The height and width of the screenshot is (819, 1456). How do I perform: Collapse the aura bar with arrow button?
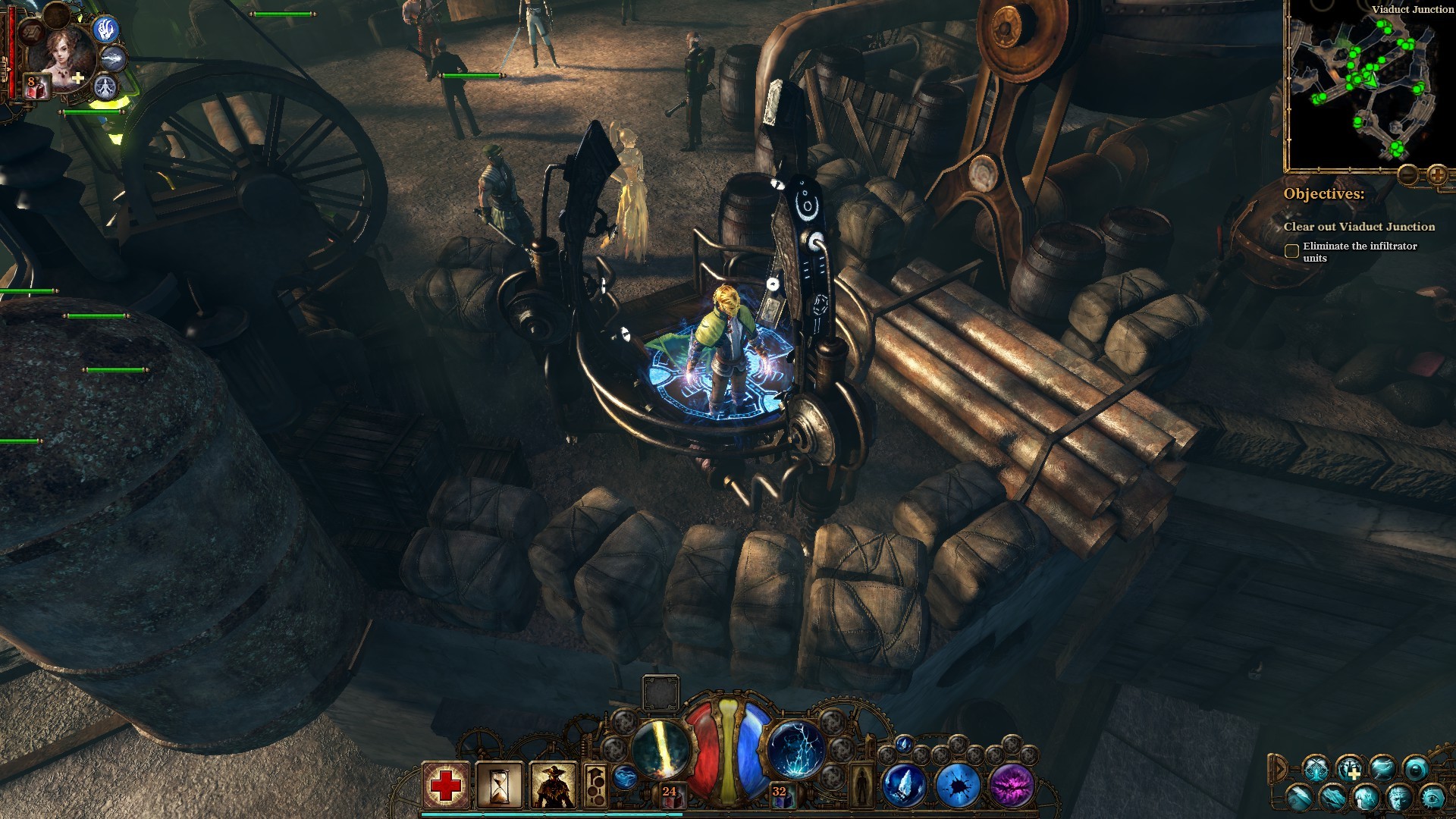(x=1279, y=769)
